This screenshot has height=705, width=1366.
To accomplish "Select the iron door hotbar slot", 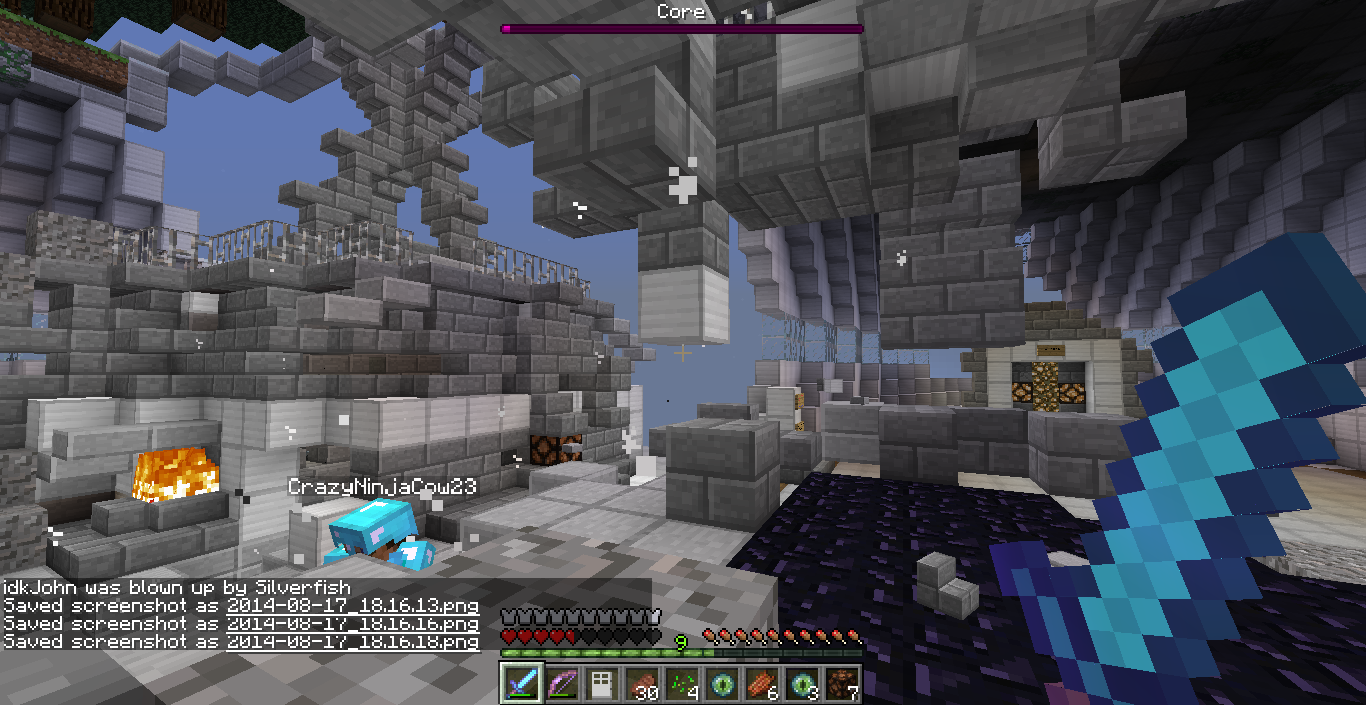I will [x=601, y=684].
